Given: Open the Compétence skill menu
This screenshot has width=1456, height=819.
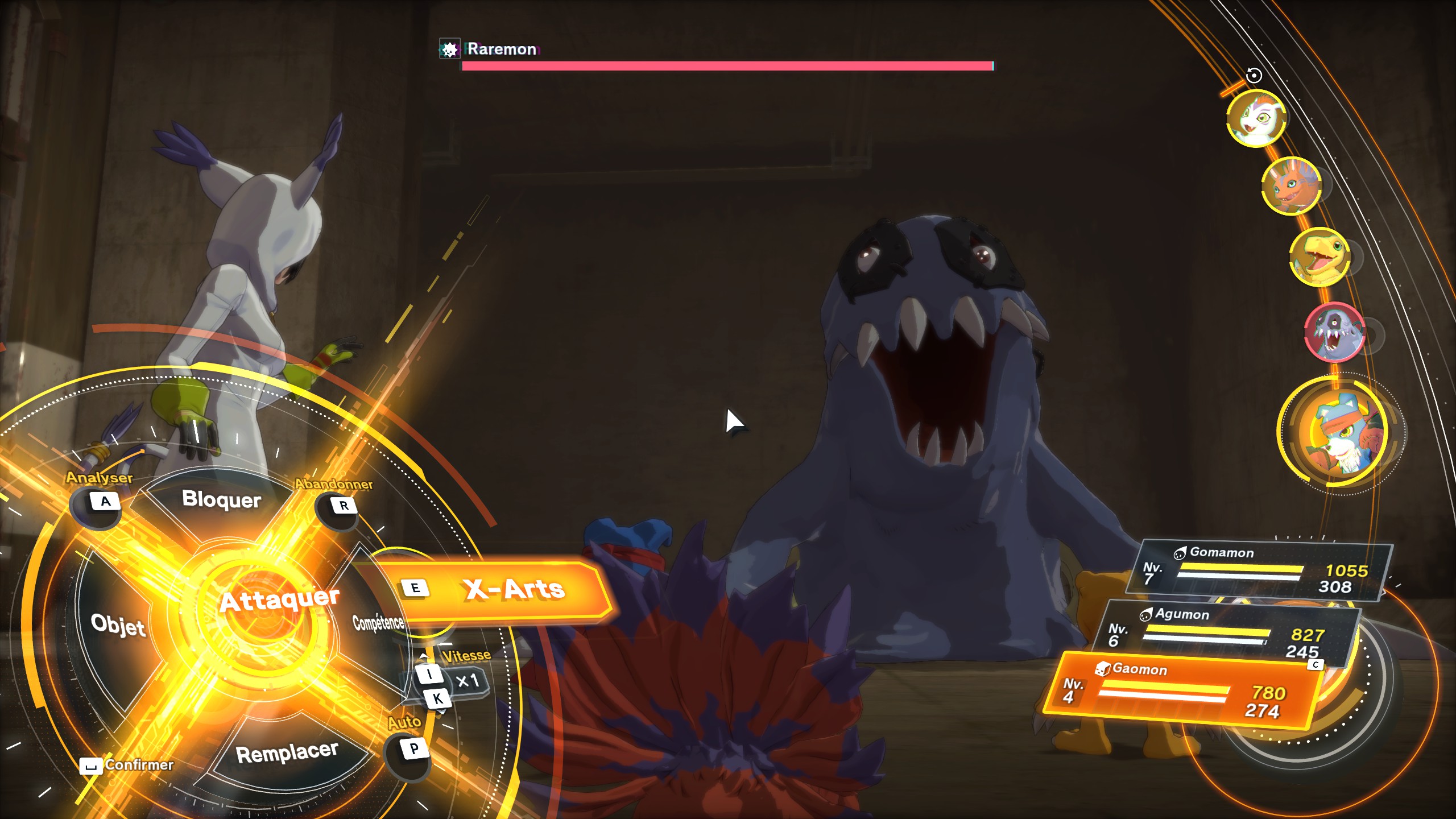Looking at the screenshot, I should 378,623.
